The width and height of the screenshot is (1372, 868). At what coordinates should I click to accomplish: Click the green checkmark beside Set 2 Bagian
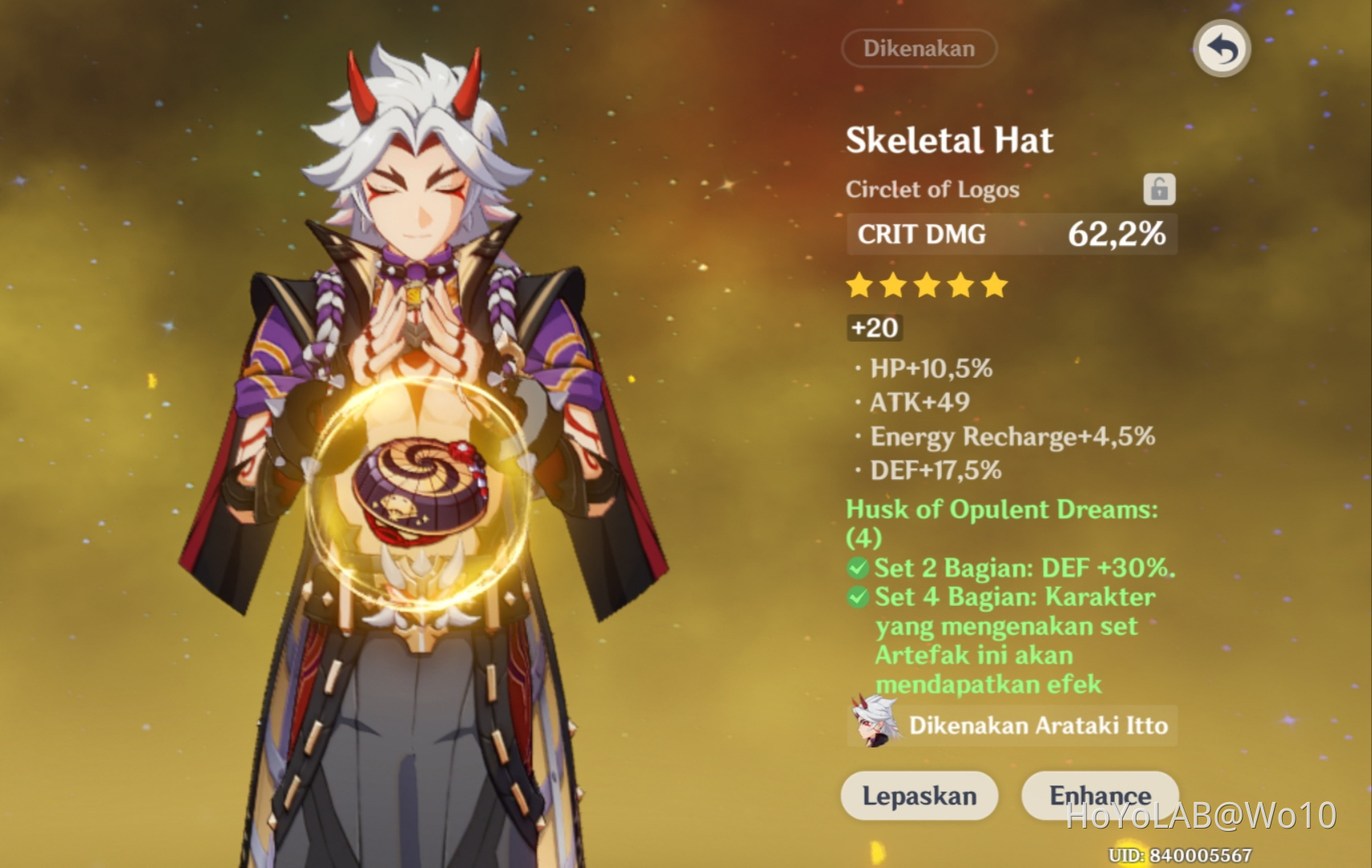[857, 567]
